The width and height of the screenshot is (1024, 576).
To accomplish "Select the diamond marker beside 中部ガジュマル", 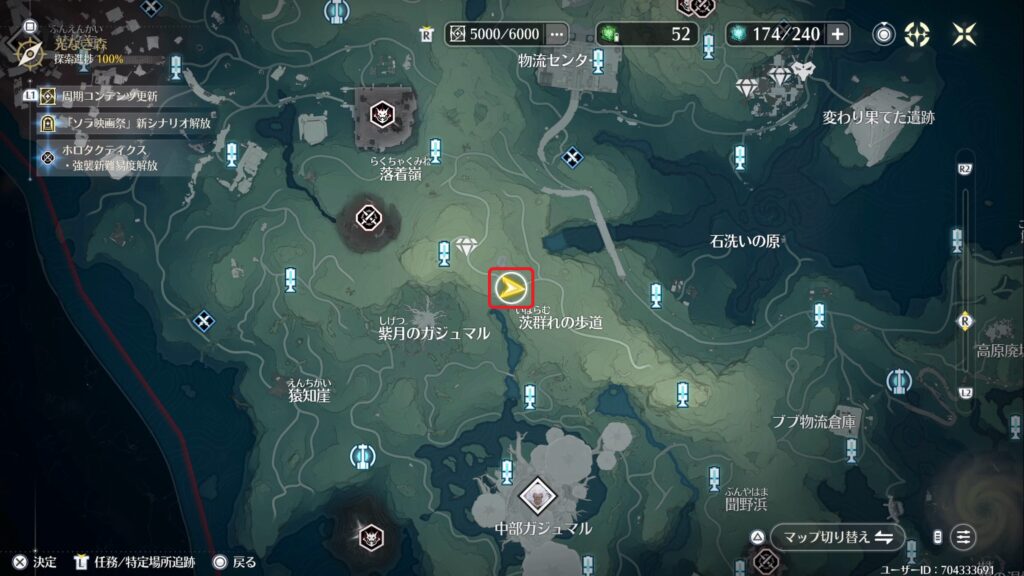I will point(536,493).
